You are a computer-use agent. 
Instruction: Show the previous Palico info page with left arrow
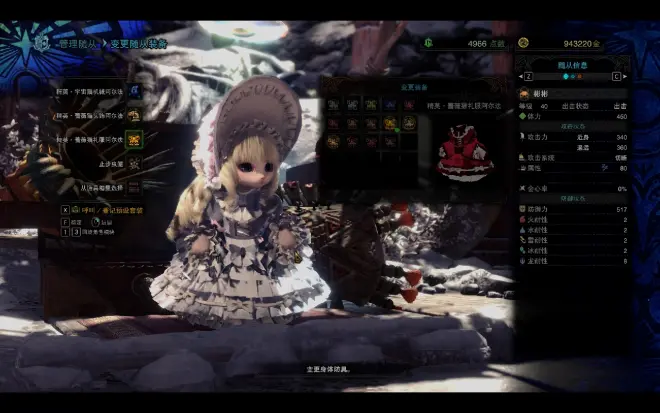click(523, 76)
